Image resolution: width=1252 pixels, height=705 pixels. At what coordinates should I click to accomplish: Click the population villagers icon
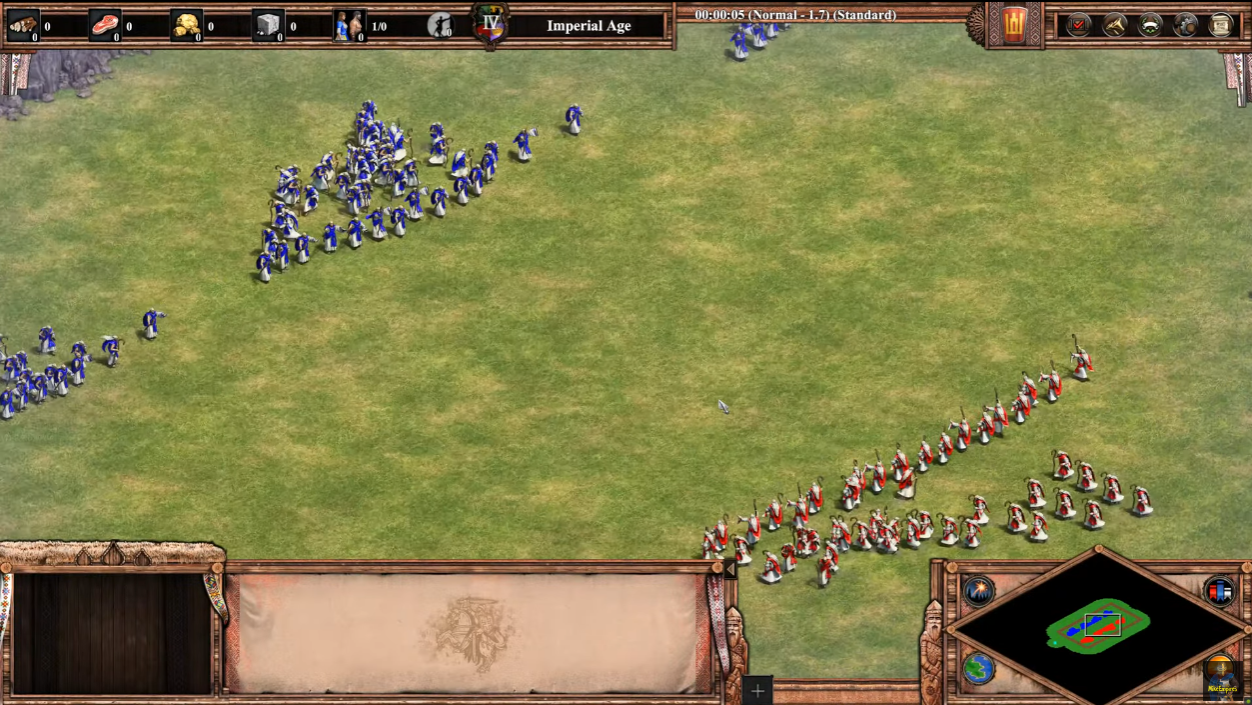(x=349, y=25)
